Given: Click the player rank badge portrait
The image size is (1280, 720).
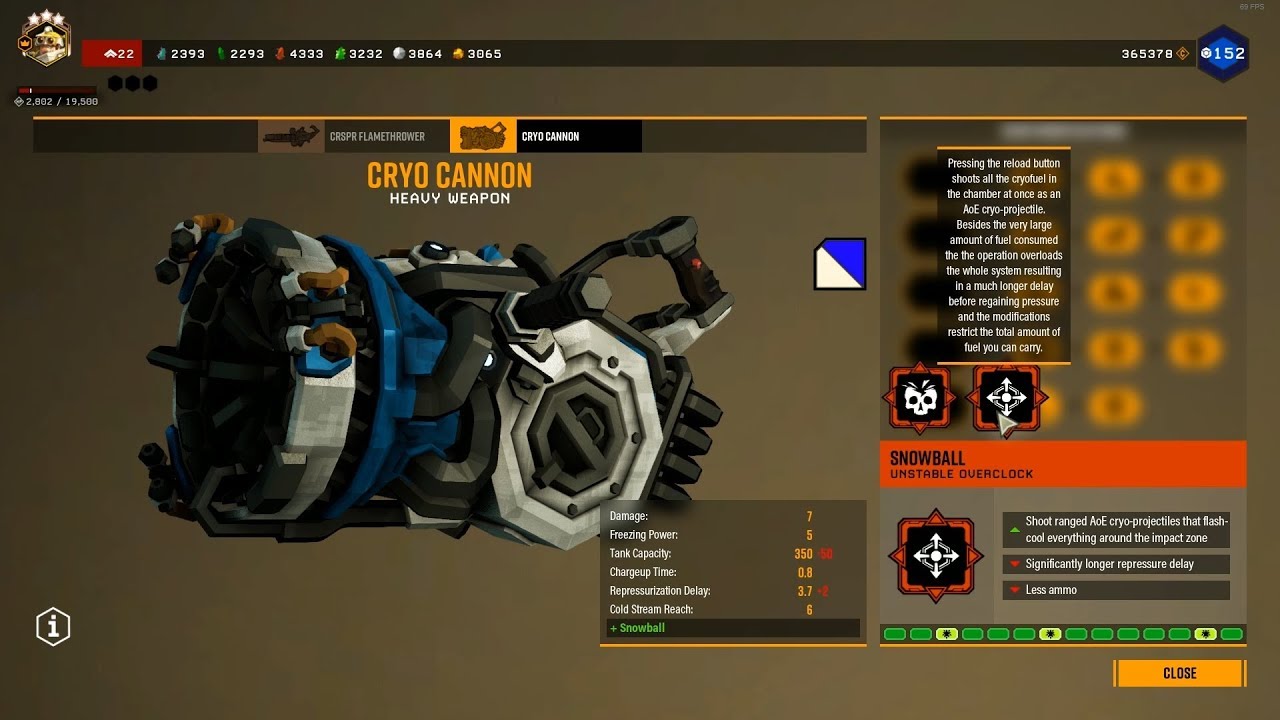Looking at the screenshot, I should [44, 40].
